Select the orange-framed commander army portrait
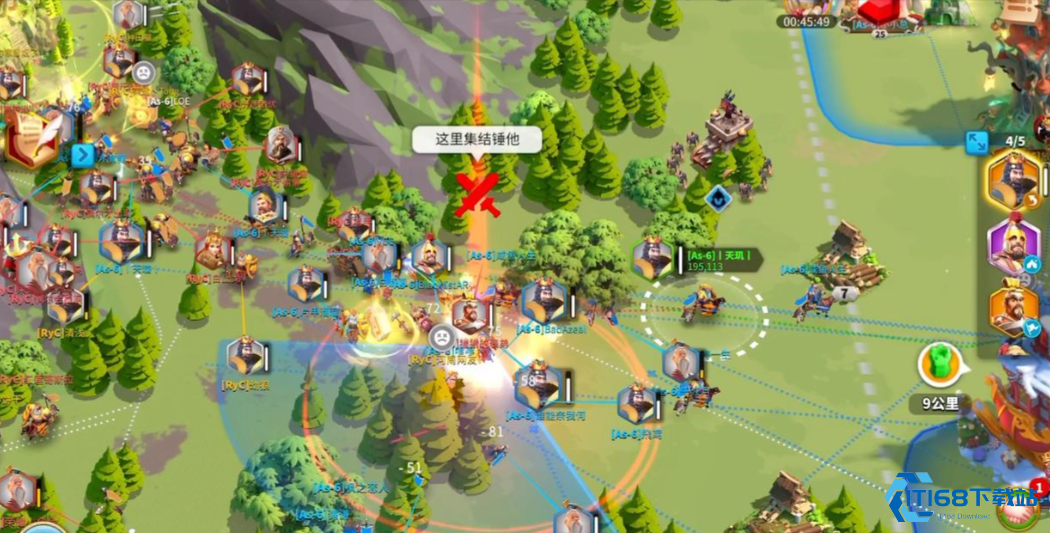Viewport: 1050px width, 533px height. pyautogui.click(x=1013, y=309)
